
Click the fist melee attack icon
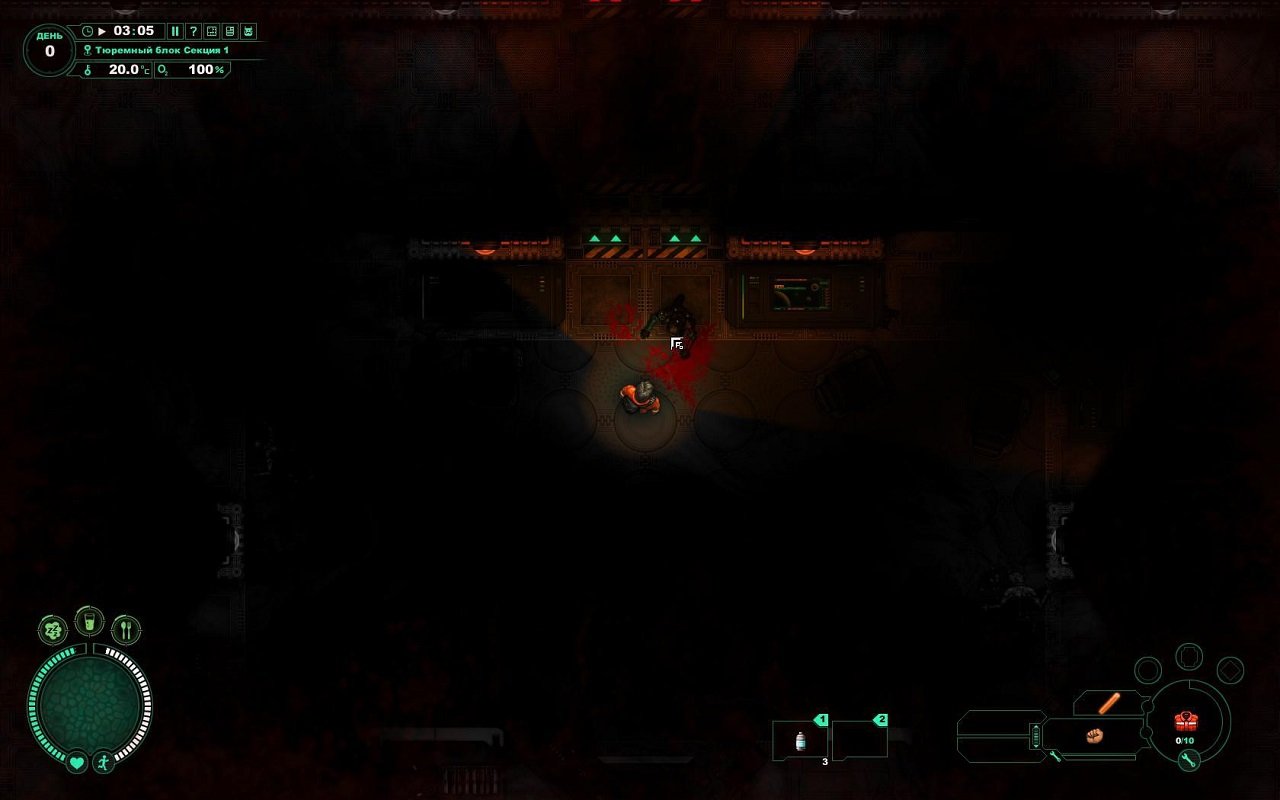[x=1094, y=737]
